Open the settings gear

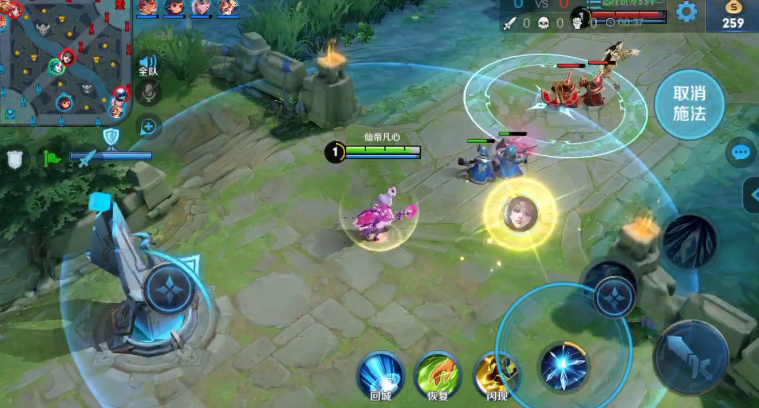[x=686, y=12]
